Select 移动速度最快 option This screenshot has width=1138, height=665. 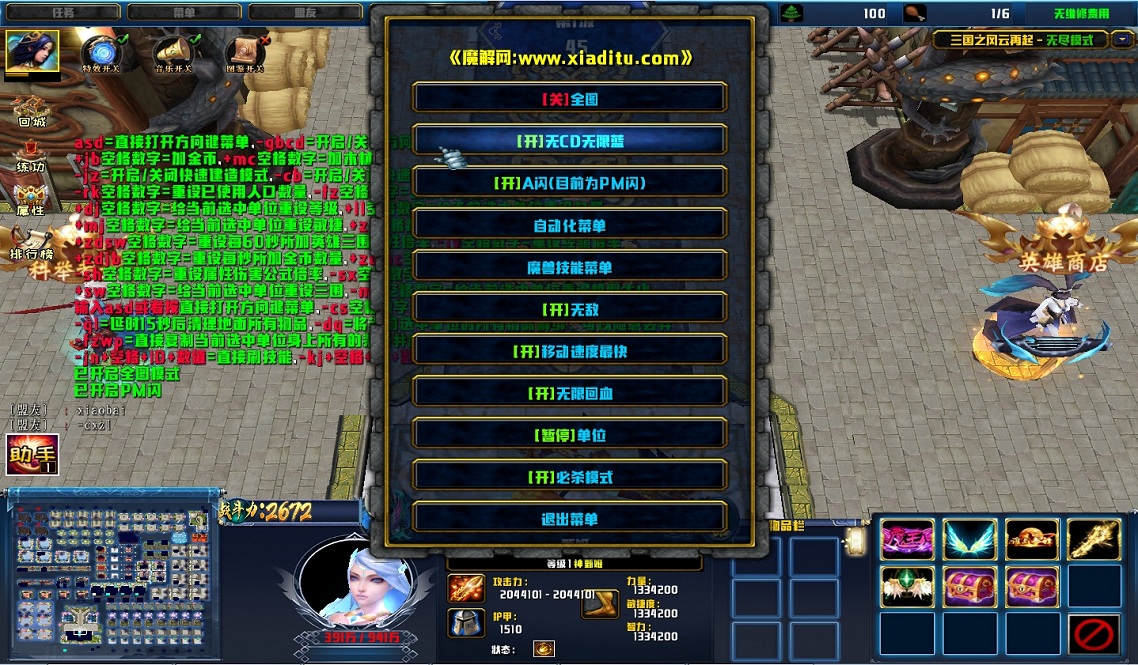569,350
